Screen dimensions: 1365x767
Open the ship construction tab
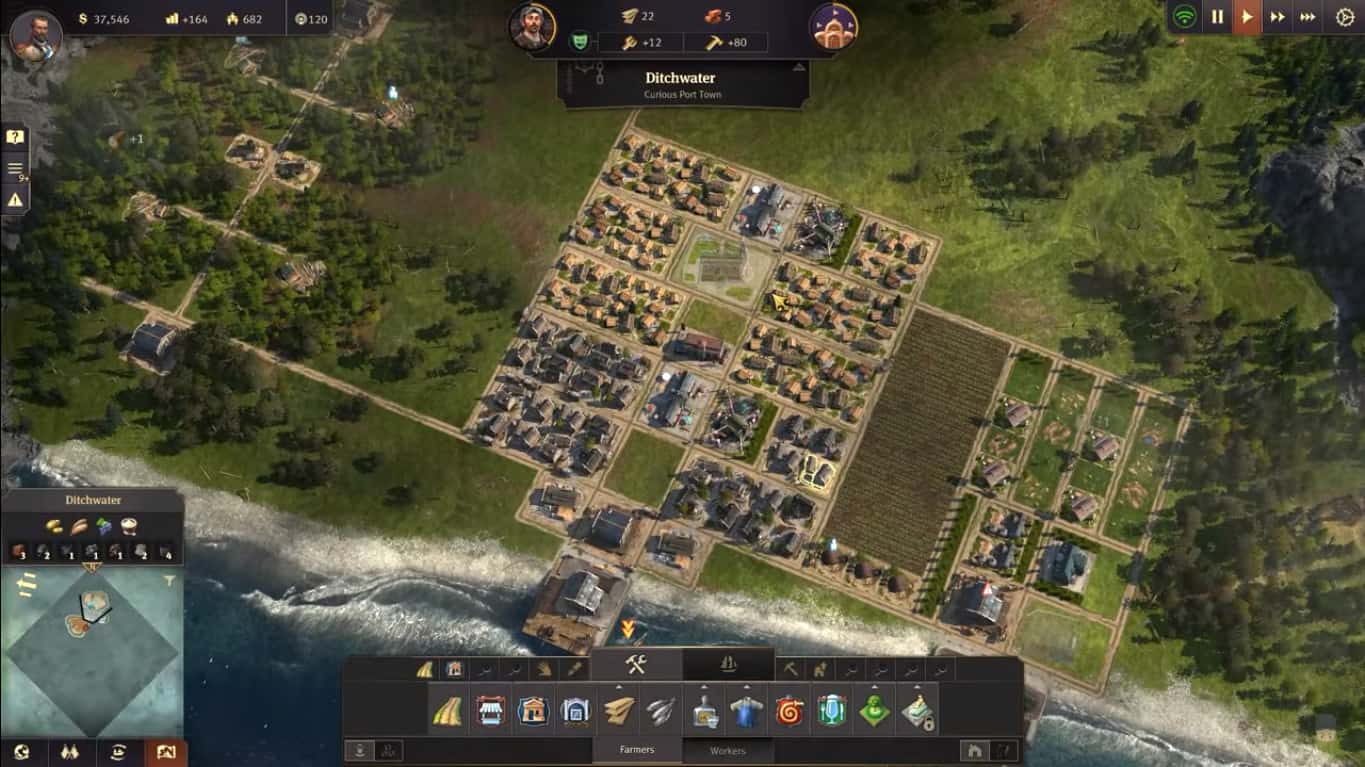[728, 665]
